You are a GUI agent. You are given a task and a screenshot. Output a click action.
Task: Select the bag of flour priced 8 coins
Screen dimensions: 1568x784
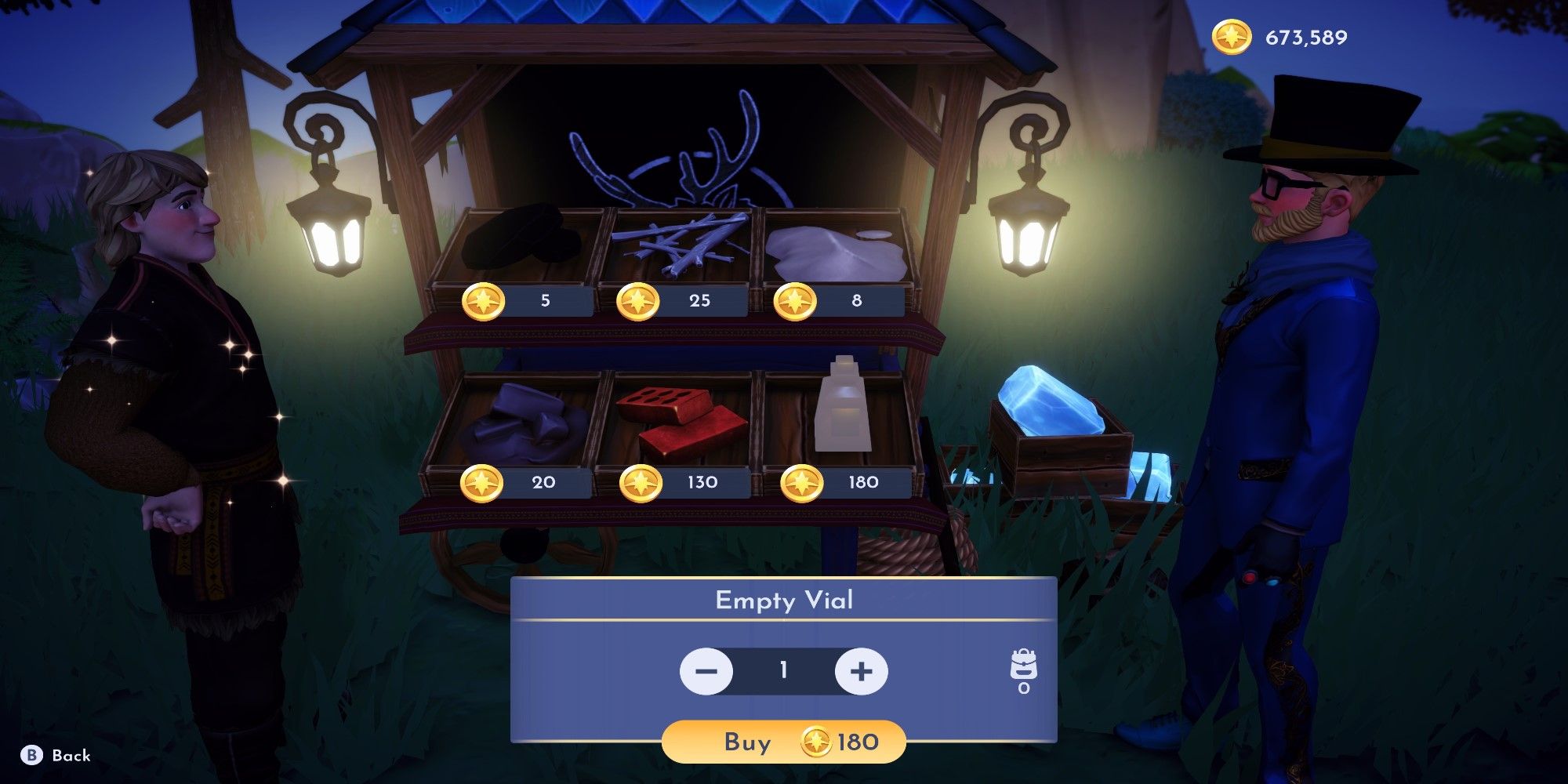[x=831, y=251]
